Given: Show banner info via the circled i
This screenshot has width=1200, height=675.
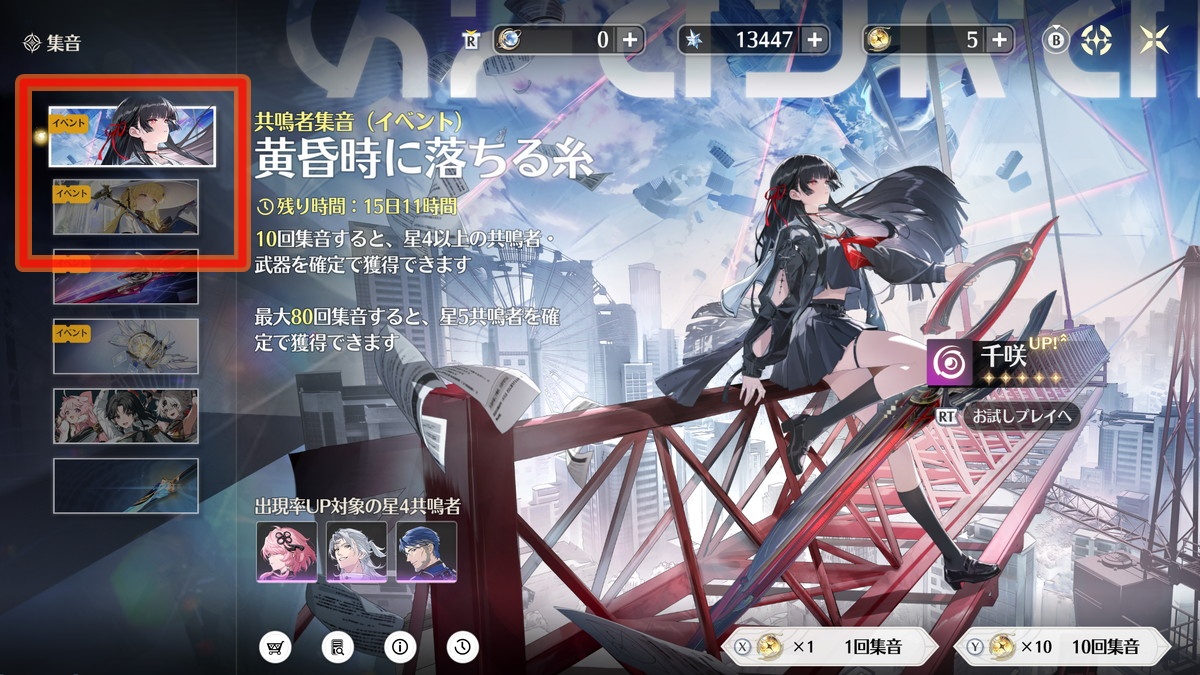Looking at the screenshot, I should click(400, 647).
